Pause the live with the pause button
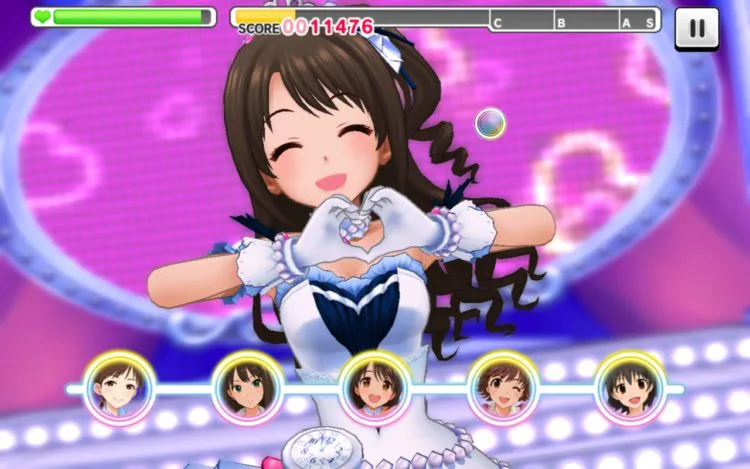The image size is (750, 469). 696,28
